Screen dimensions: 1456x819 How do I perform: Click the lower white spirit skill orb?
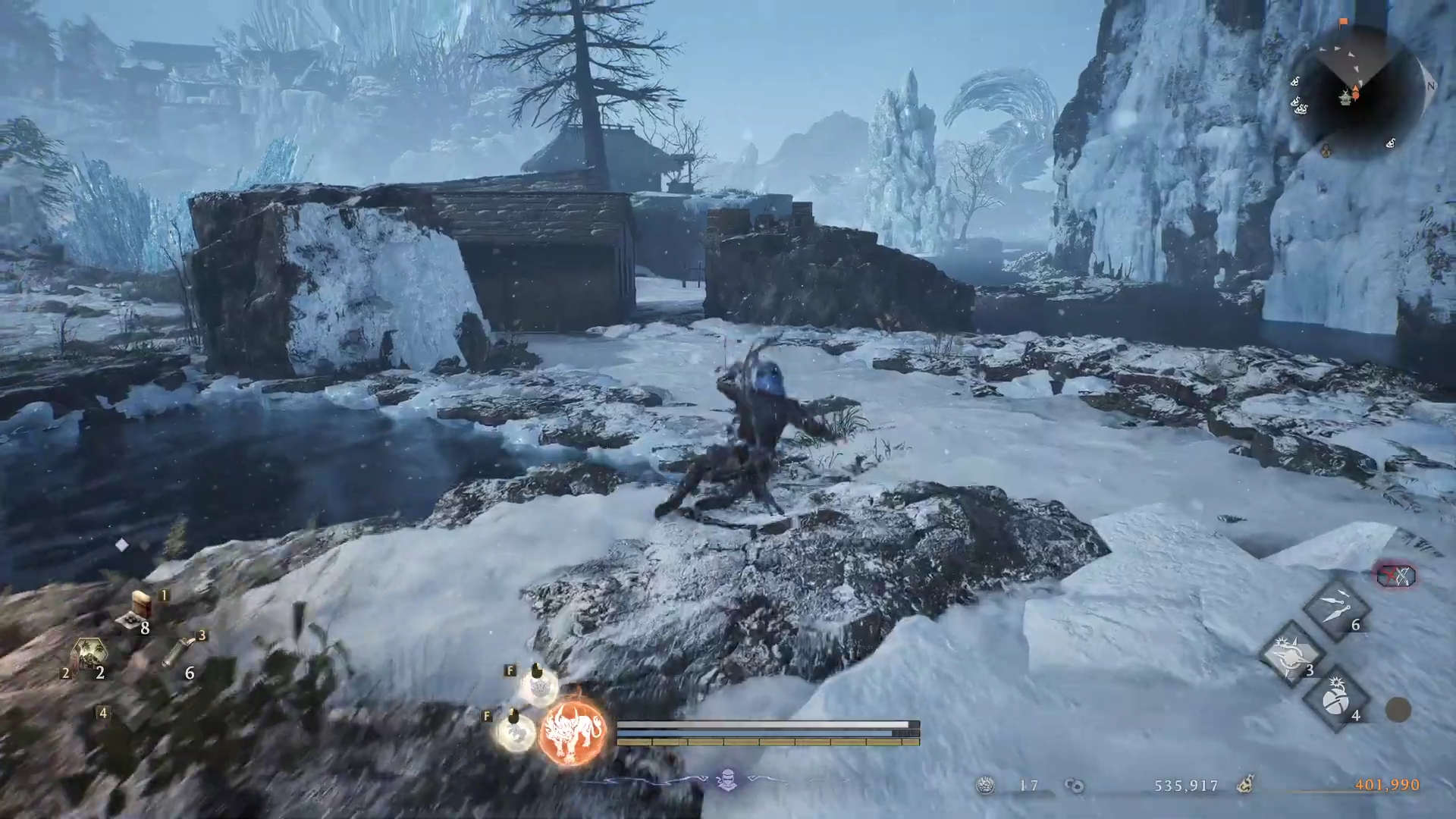(x=516, y=732)
